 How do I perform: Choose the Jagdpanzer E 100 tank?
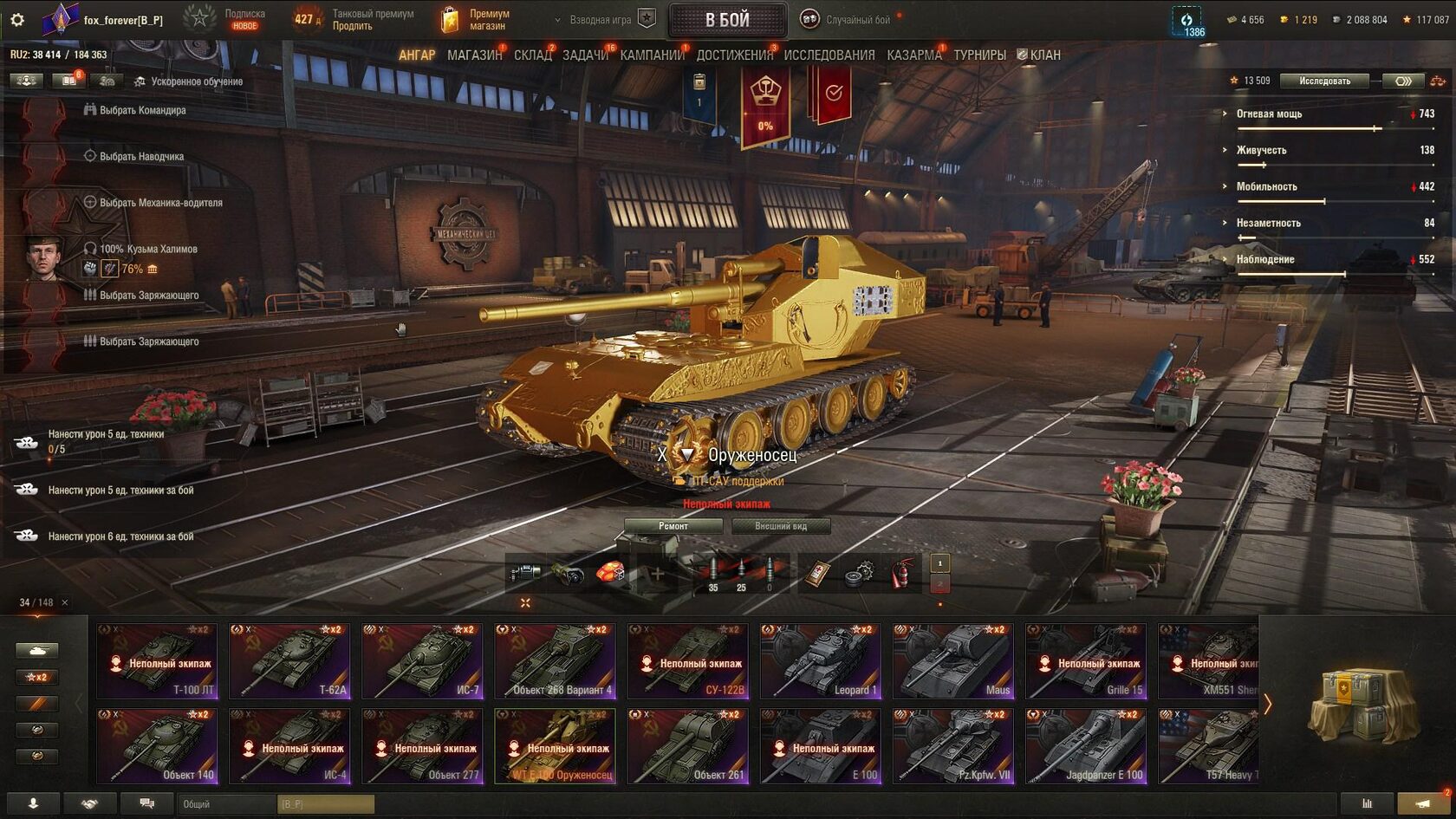pyautogui.click(x=1086, y=746)
